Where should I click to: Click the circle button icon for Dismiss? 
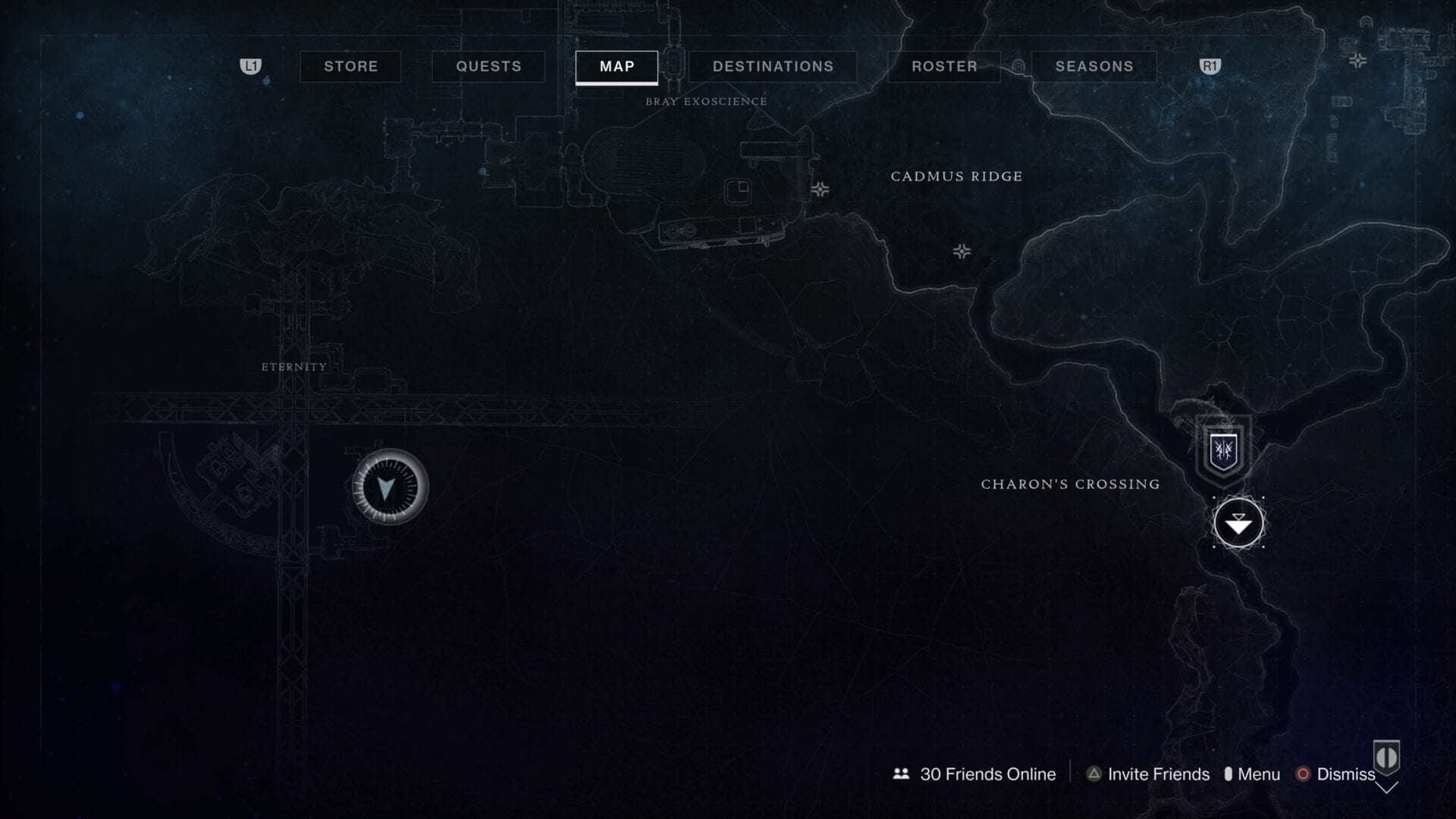1304,774
